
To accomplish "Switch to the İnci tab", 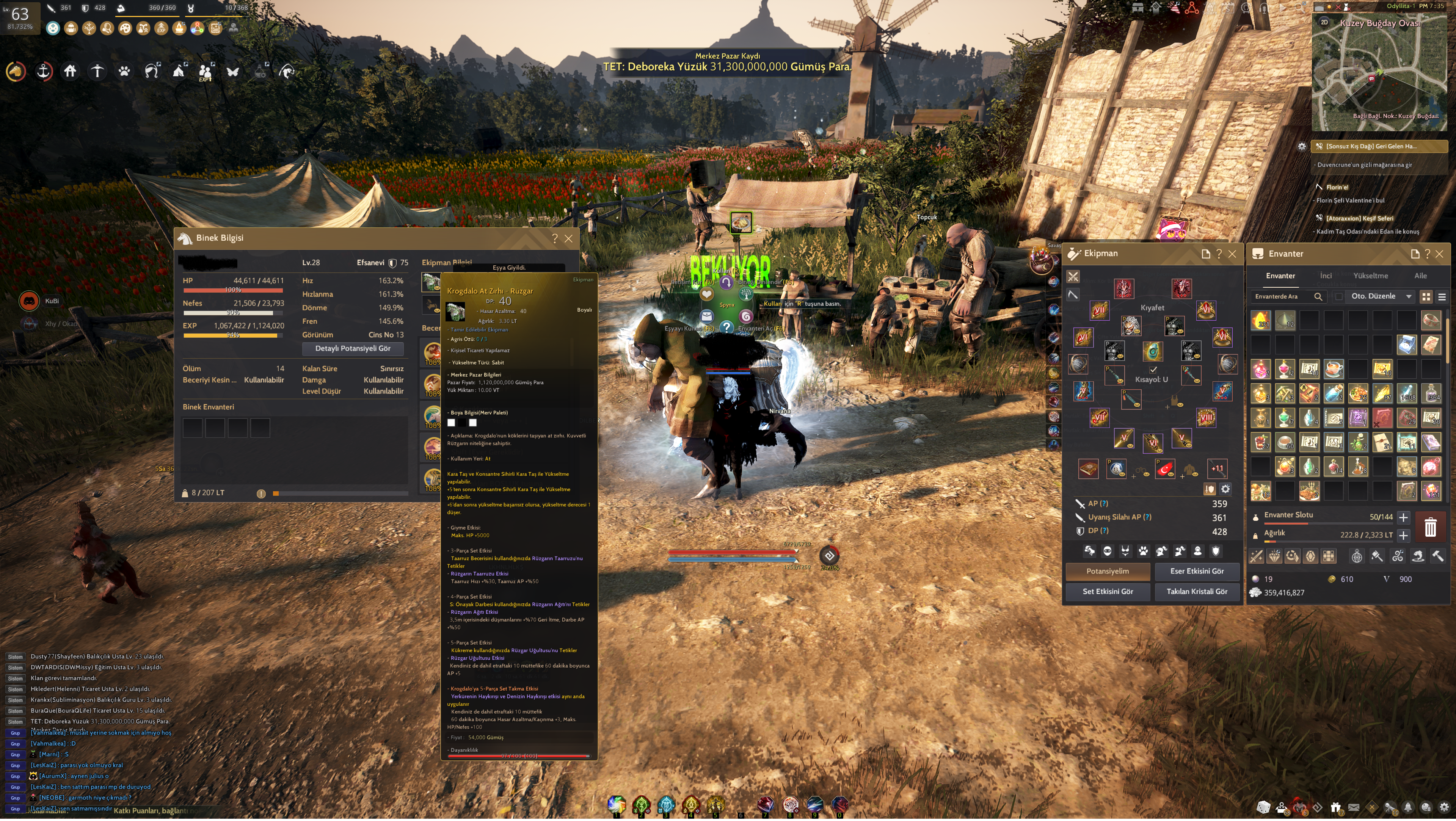I will 1326,276.
